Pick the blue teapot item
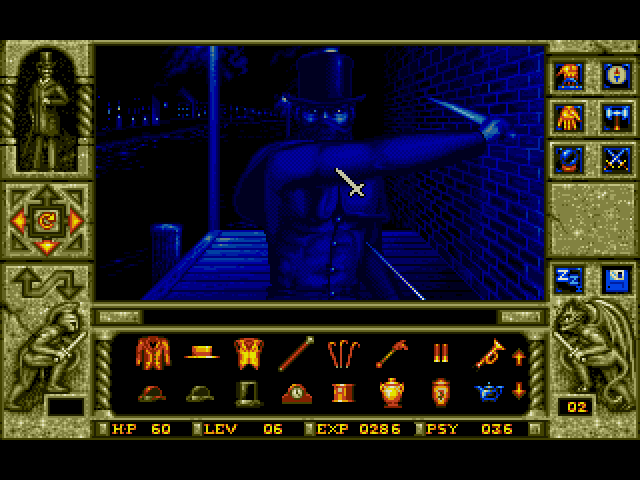The height and width of the screenshot is (480, 640). pos(487,391)
